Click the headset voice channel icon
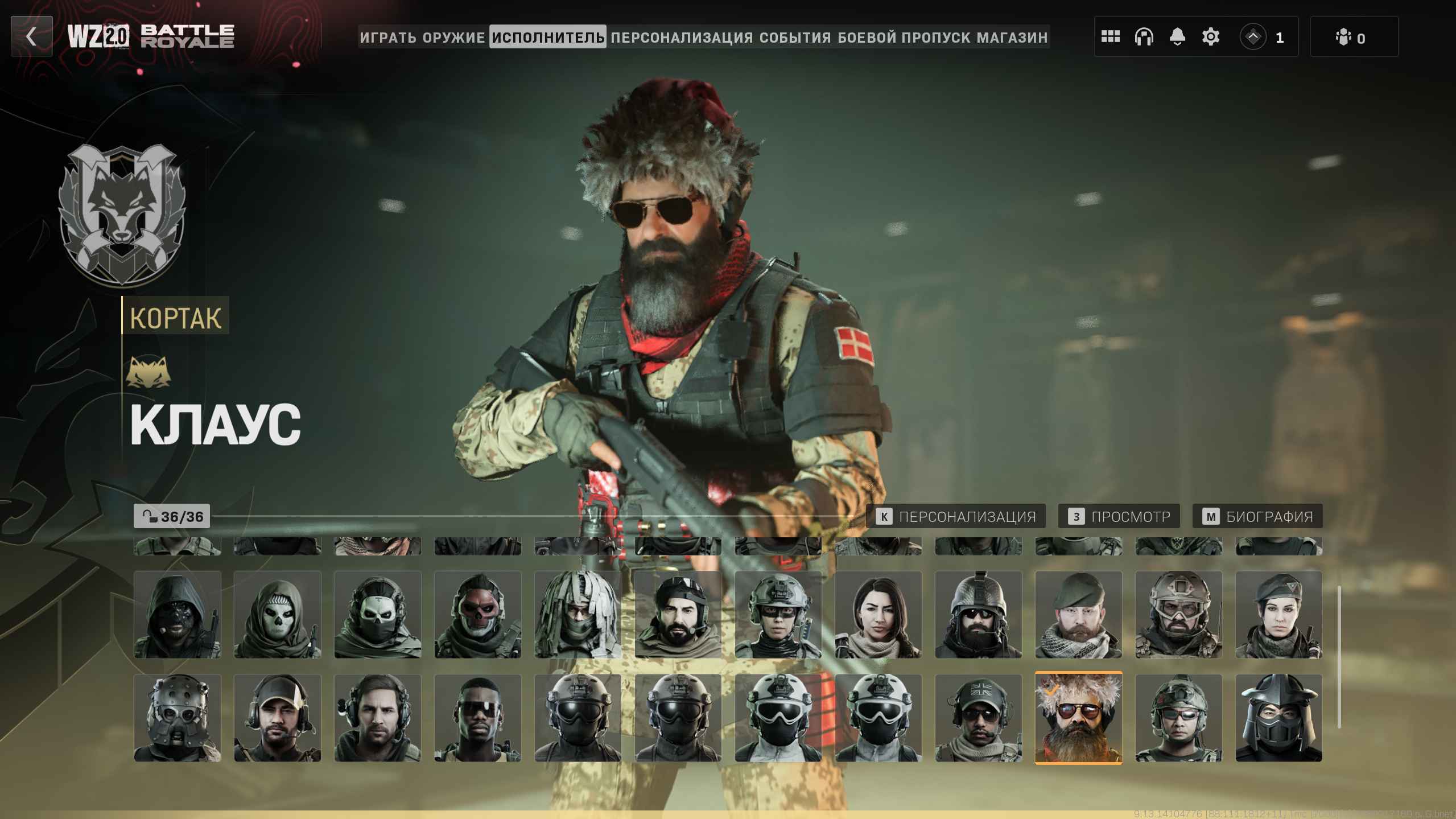The height and width of the screenshot is (819, 1456). click(x=1144, y=37)
